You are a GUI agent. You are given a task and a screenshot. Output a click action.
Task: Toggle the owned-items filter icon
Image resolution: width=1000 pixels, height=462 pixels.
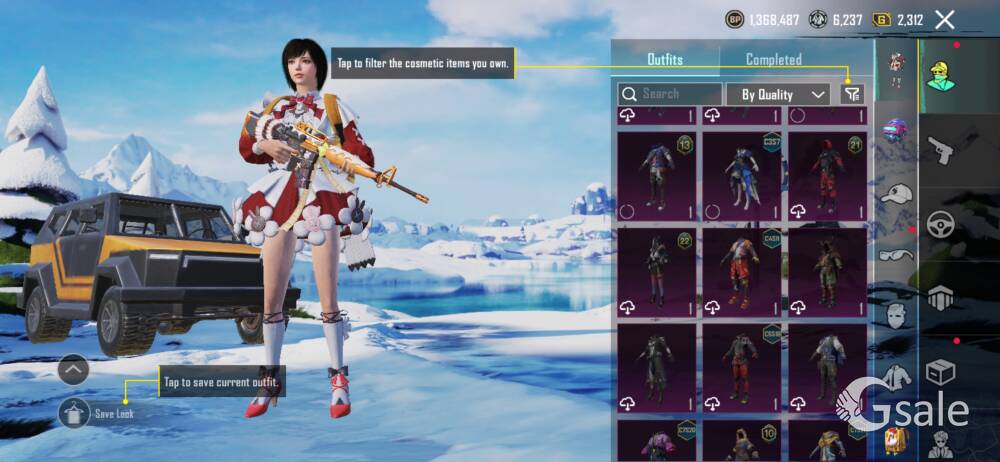(851, 94)
